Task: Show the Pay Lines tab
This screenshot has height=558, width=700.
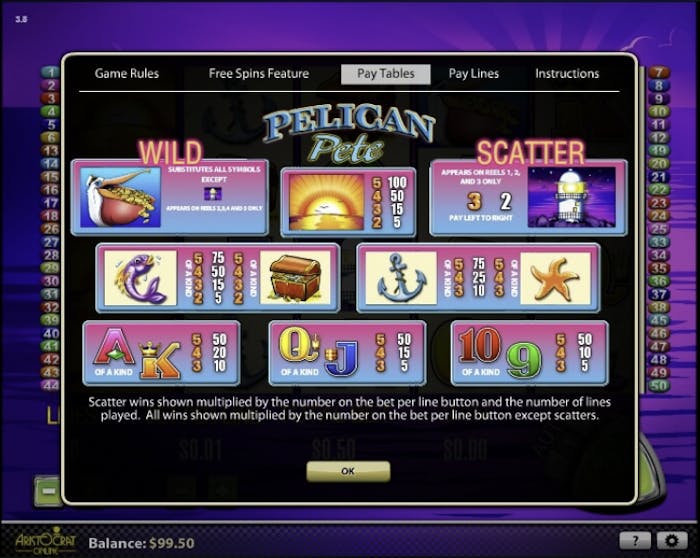Action: 474,73
